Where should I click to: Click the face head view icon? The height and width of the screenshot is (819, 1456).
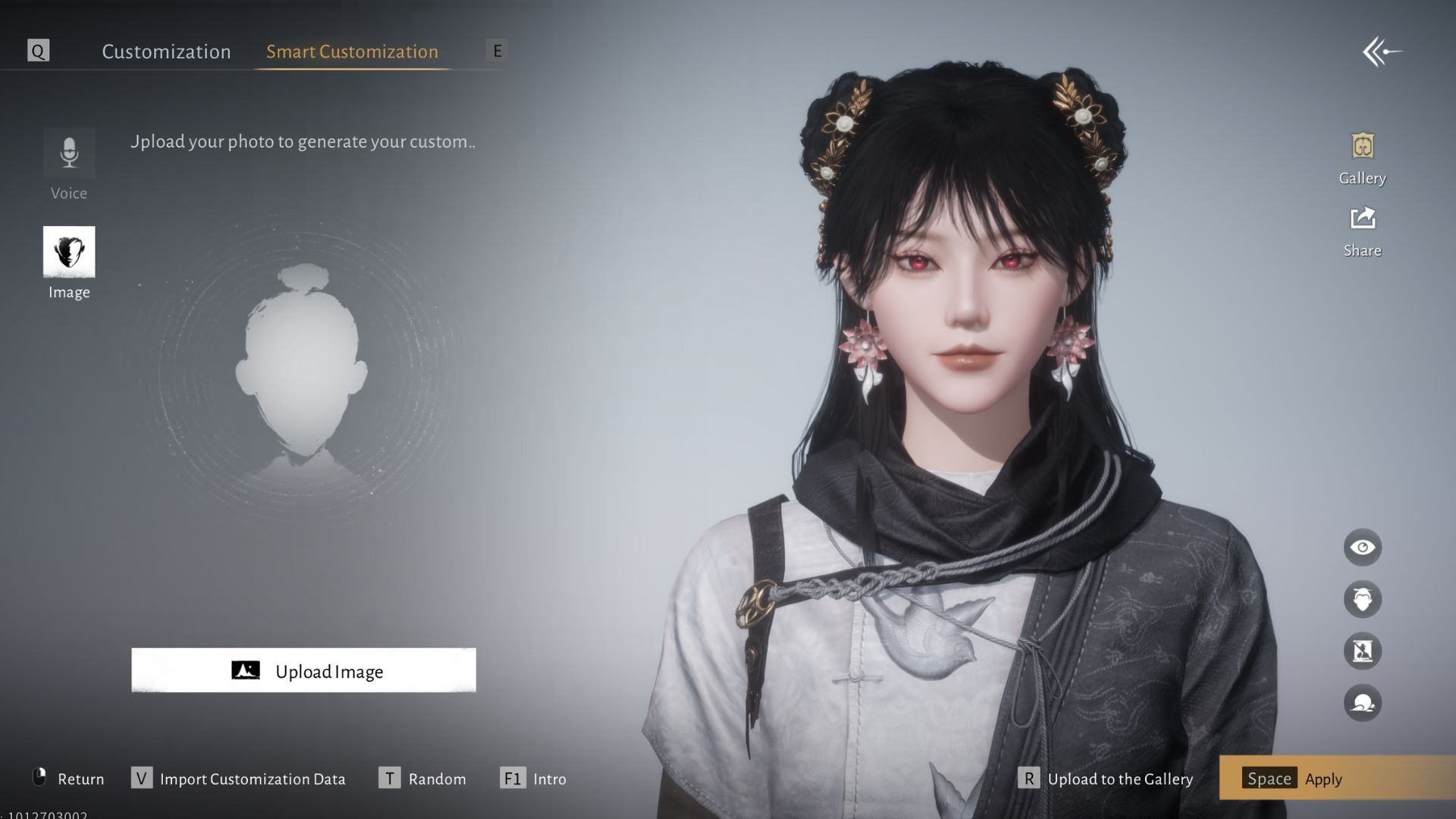(x=1362, y=599)
